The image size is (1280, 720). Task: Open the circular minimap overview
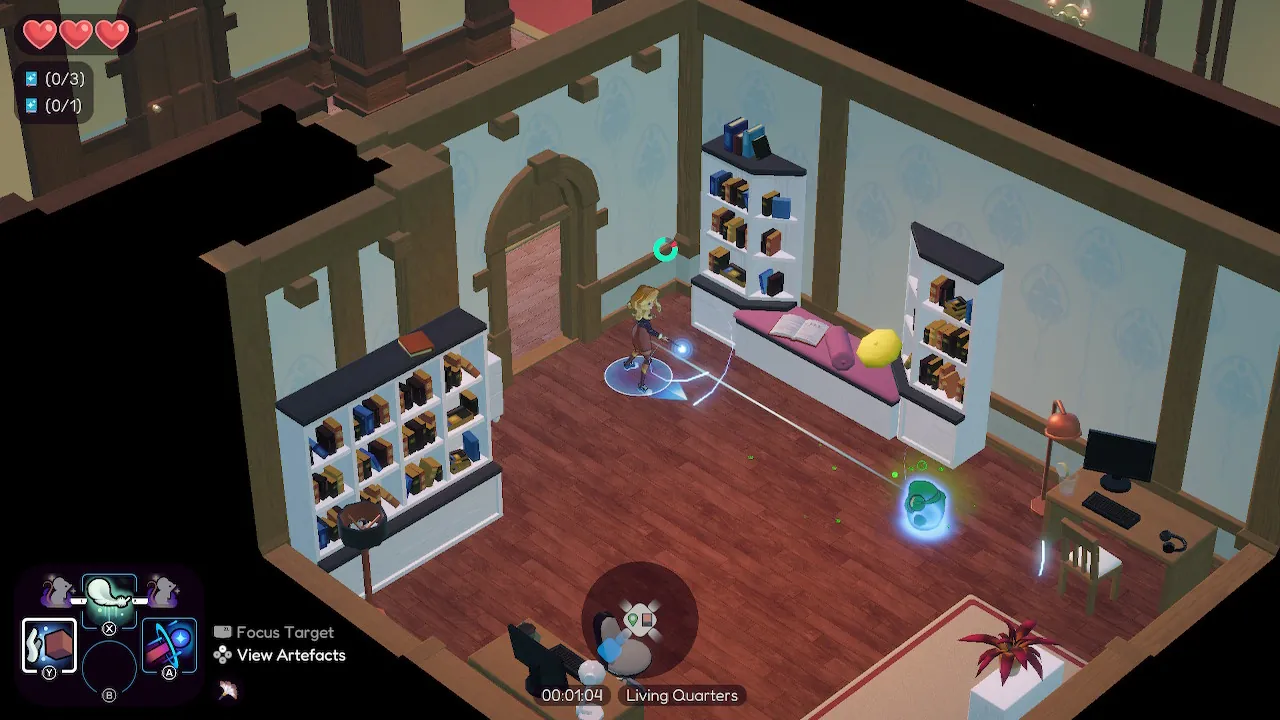point(640,618)
